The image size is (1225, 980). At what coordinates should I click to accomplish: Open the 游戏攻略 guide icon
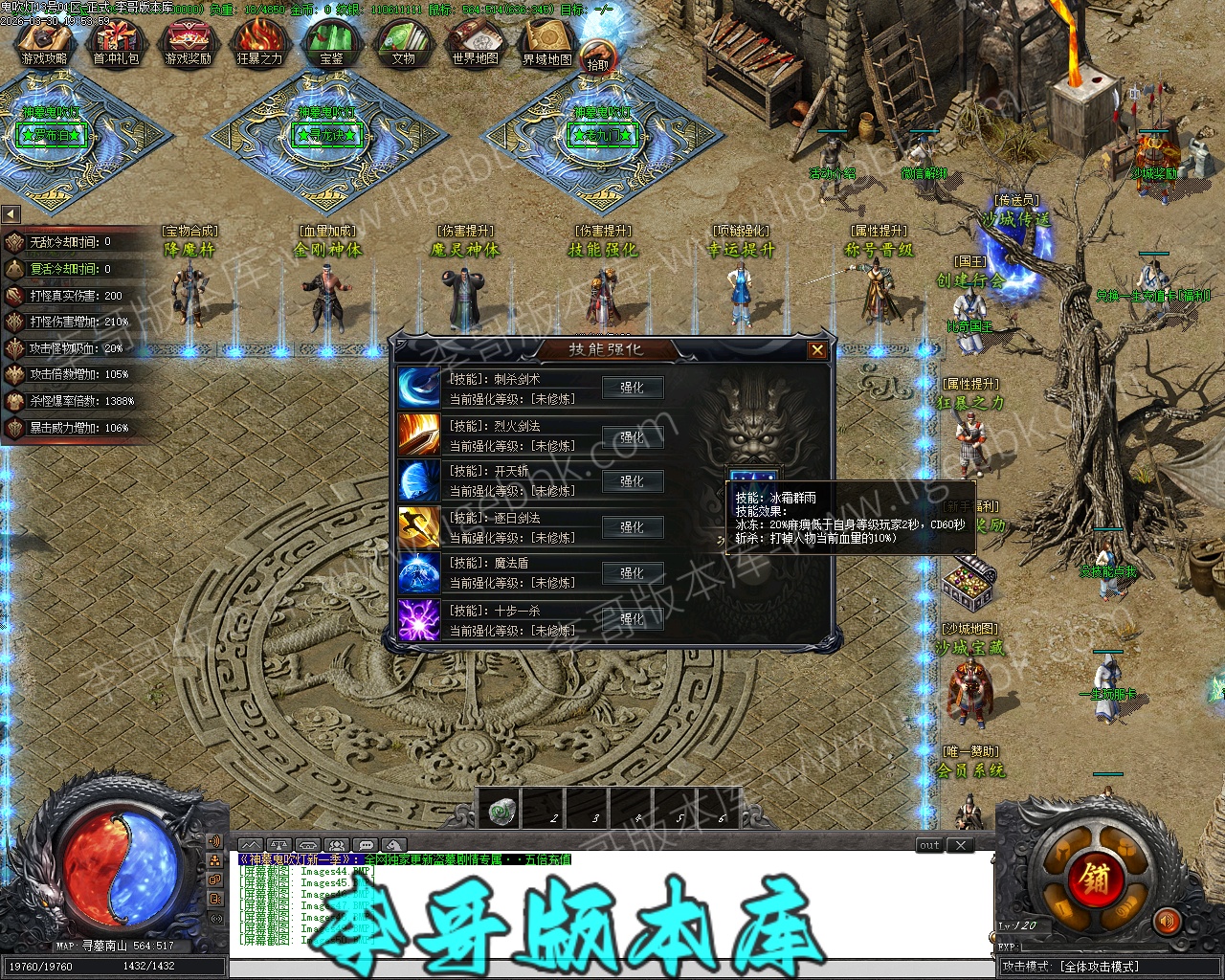coord(44,44)
